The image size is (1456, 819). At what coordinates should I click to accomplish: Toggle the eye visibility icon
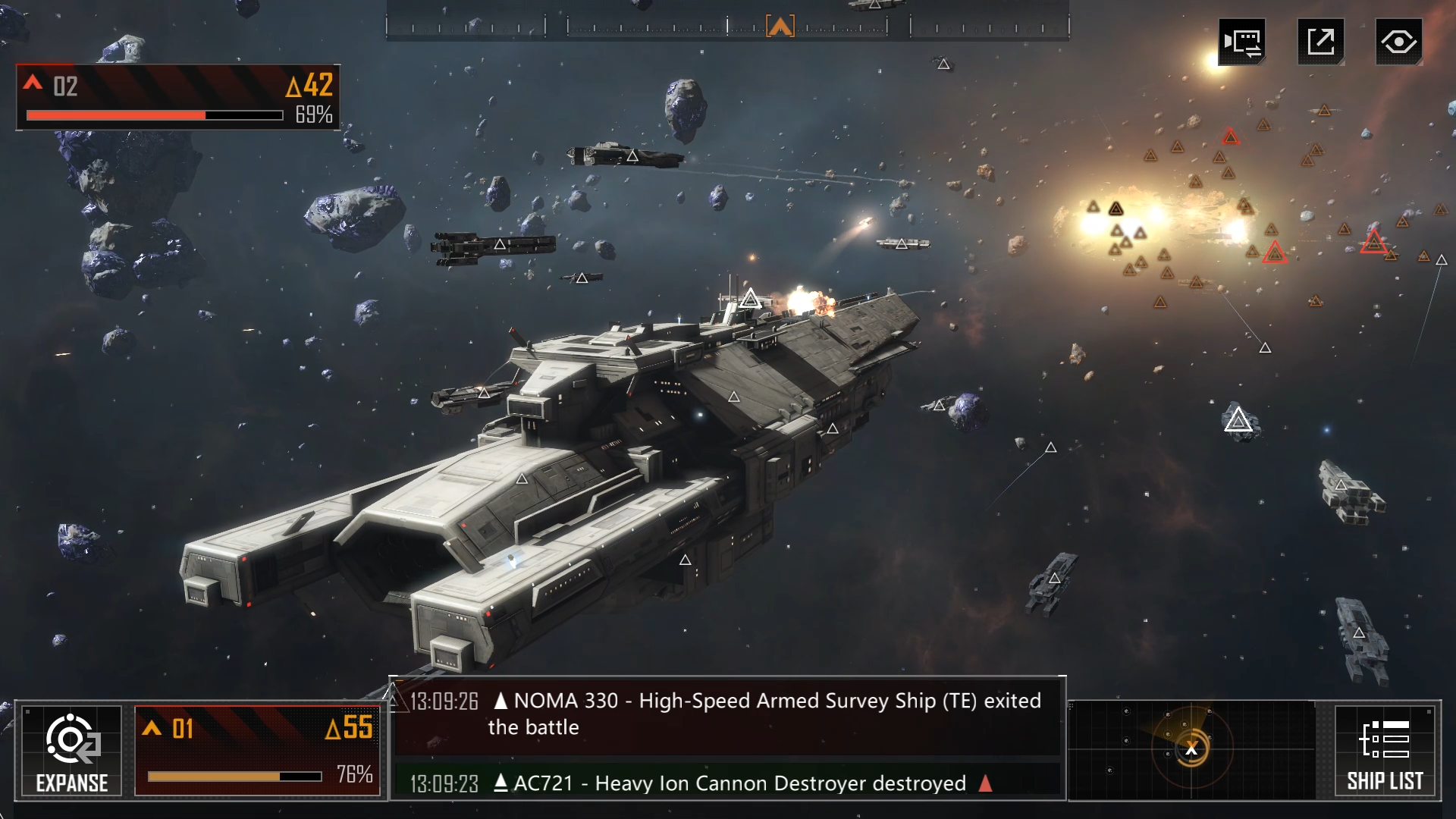pos(1398,42)
